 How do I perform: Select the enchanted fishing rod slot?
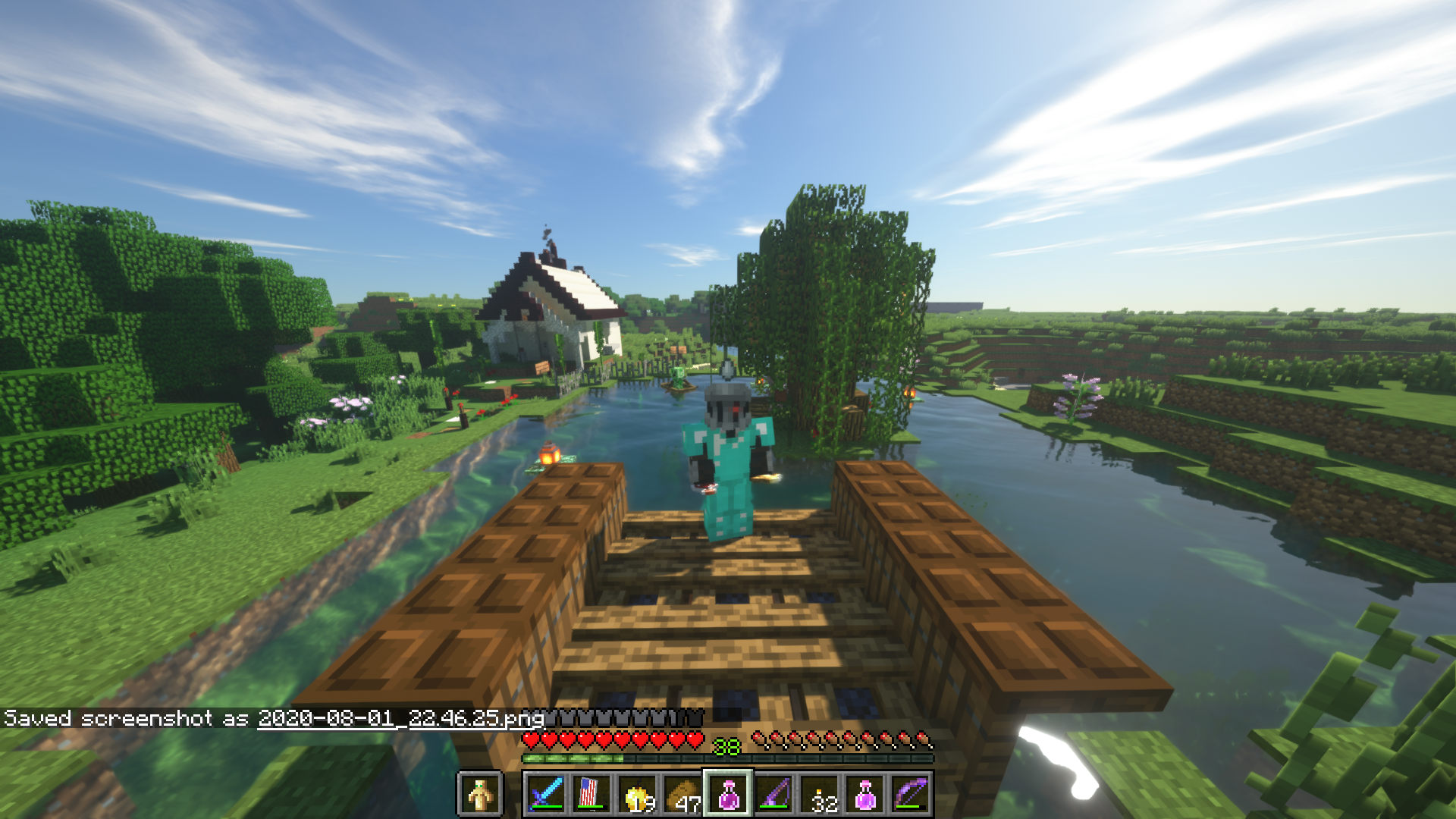[773, 794]
